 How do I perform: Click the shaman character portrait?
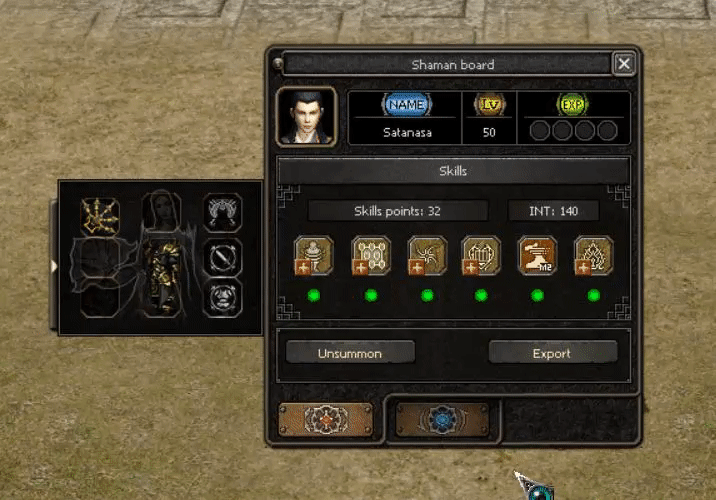point(306,118)
